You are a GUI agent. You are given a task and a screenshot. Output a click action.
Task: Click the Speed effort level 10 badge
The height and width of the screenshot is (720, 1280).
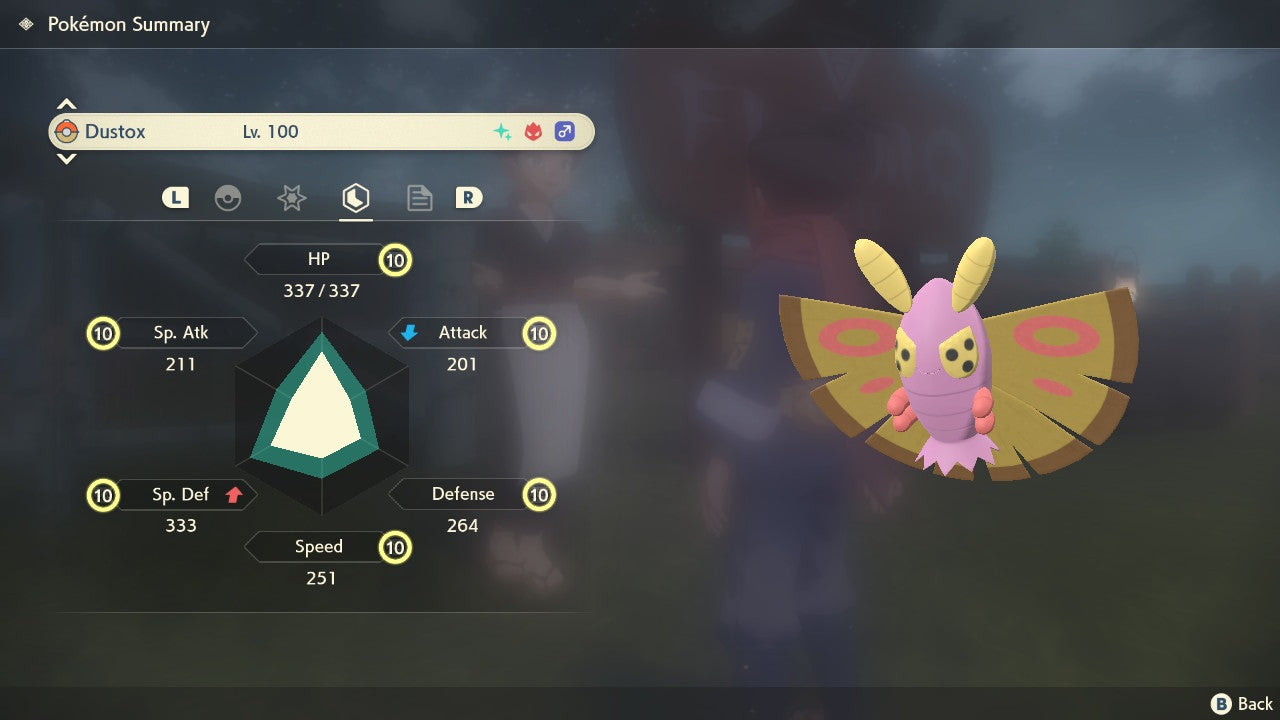(396, 548)
